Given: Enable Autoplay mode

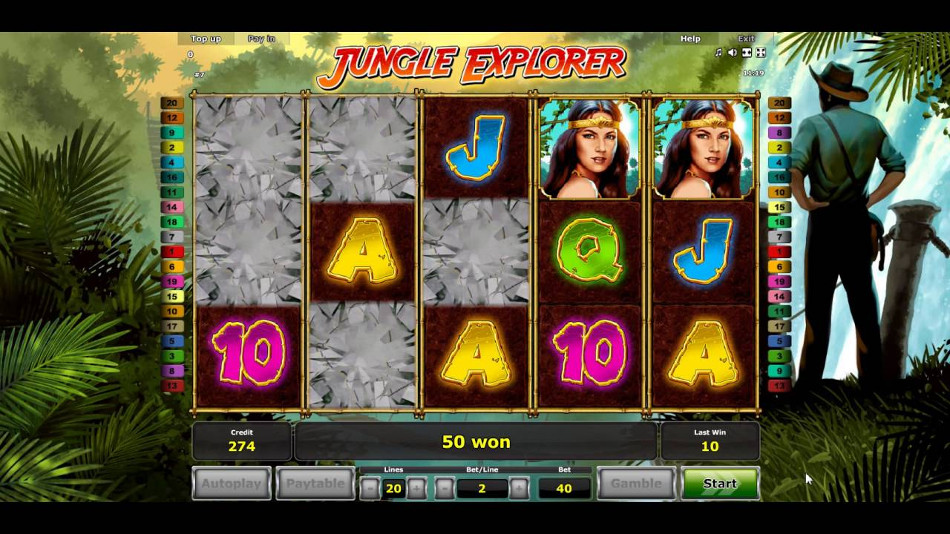Looking at the screenshot, I should (232, 484).
